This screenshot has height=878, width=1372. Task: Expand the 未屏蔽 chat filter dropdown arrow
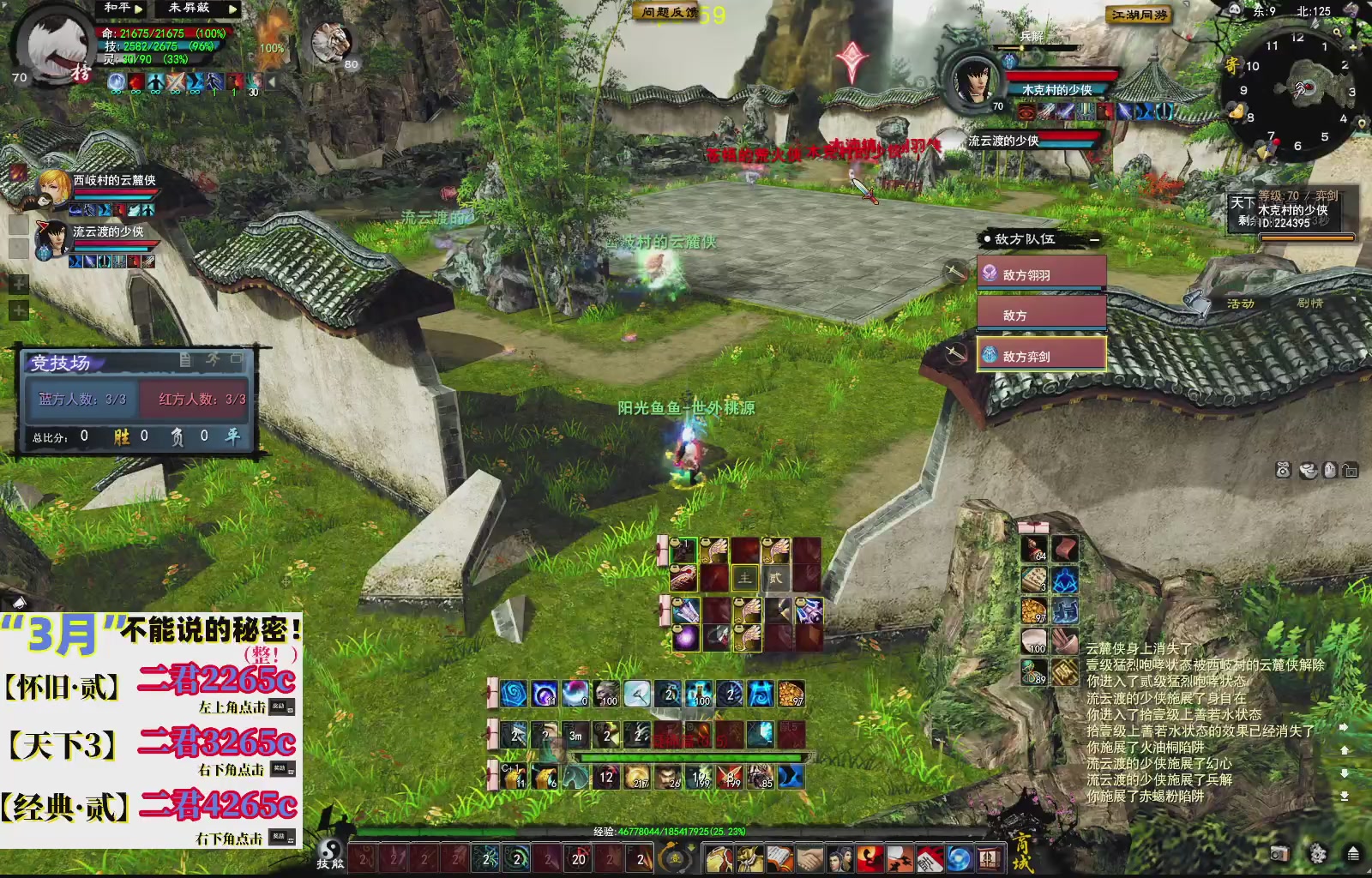tap(232, 9)
